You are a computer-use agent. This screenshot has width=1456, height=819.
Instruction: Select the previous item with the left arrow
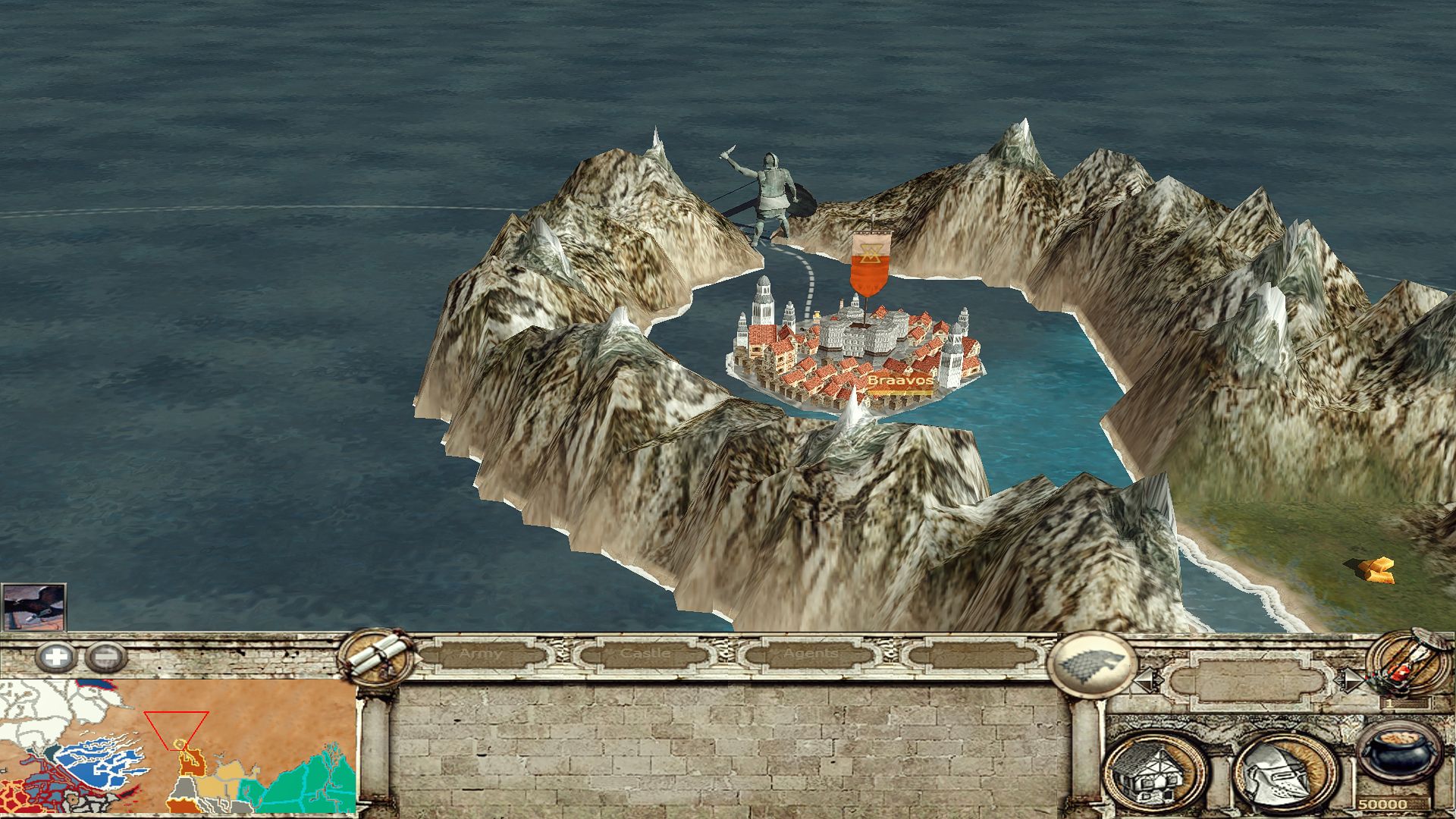click(x=1147, y=680)
